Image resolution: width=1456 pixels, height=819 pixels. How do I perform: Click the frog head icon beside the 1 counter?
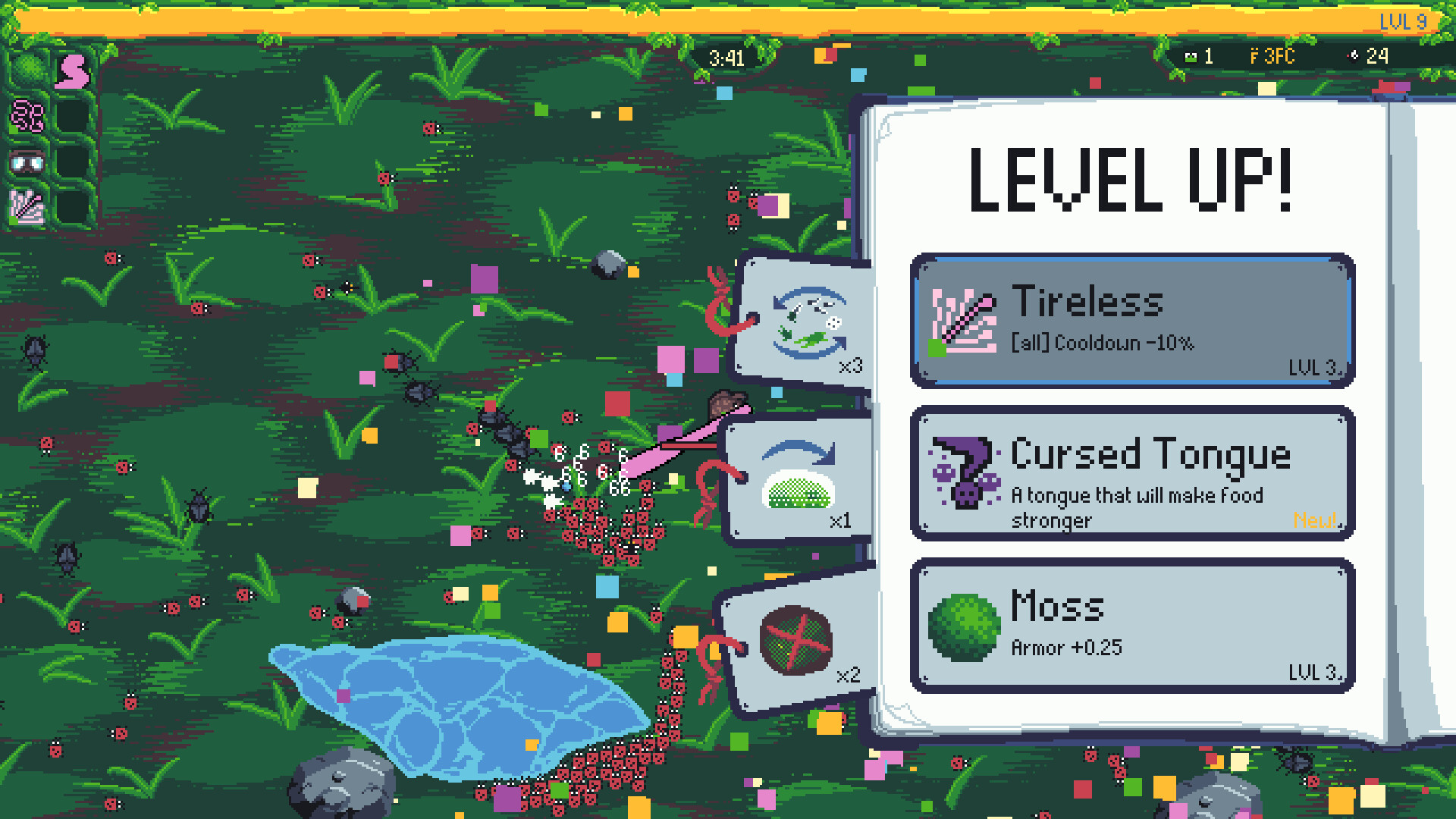1189,56
